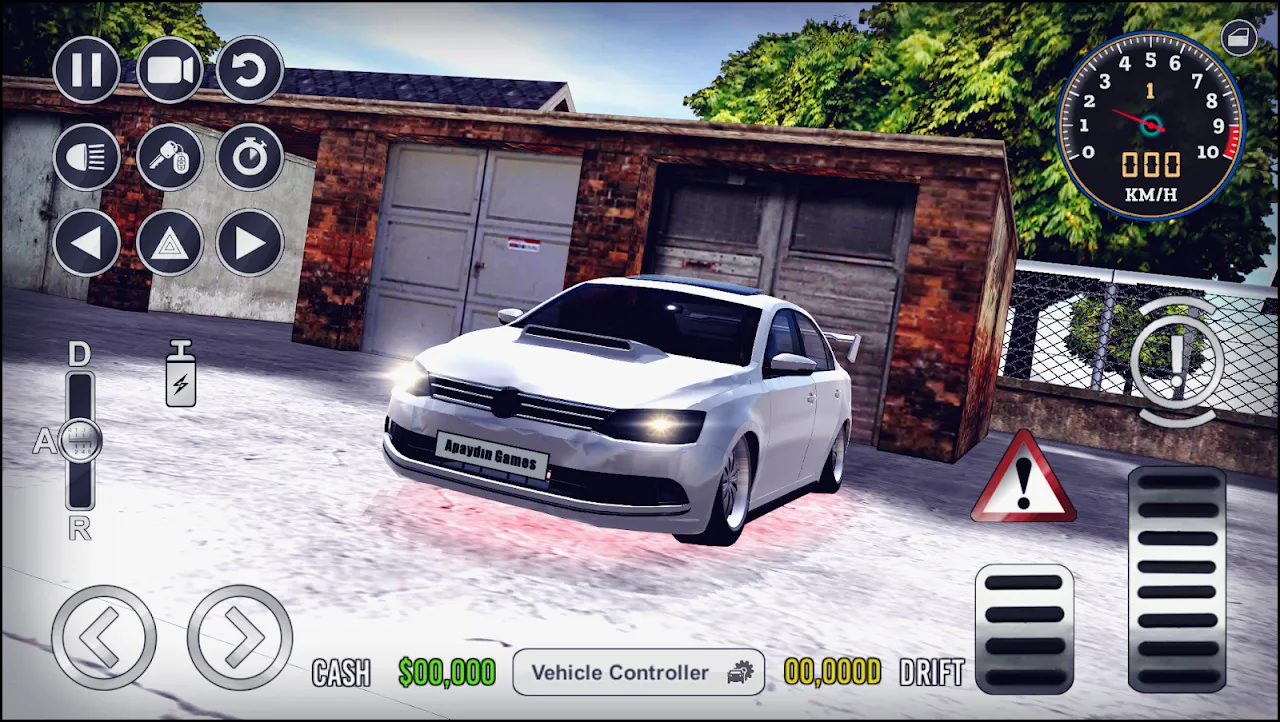Tap the car key ignition button
Image resolution: width=1280 pixels, height=722 pixels.
[x=170, y=157]
